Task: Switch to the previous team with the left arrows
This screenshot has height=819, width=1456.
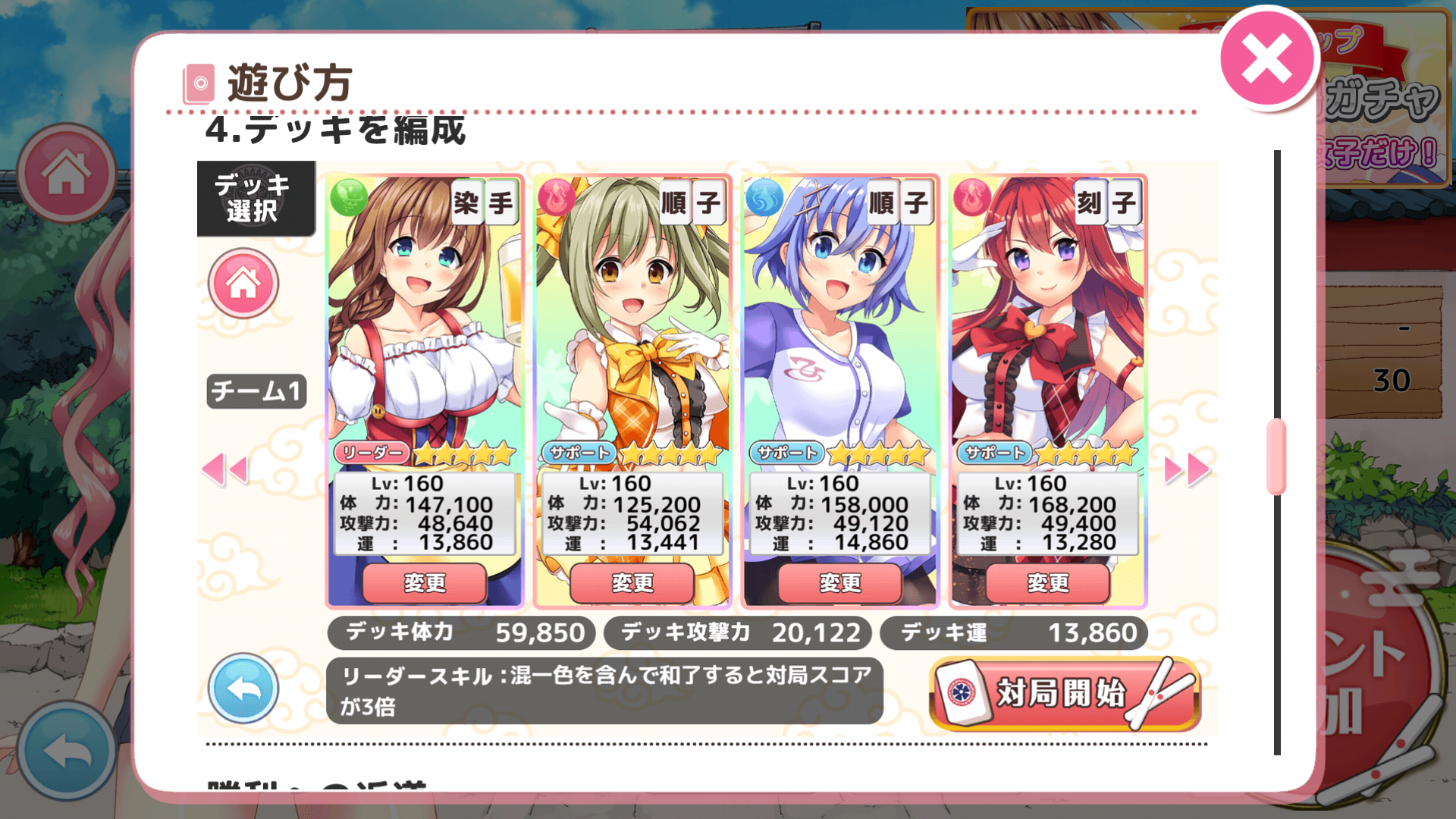Action: (x=225, y=470)
